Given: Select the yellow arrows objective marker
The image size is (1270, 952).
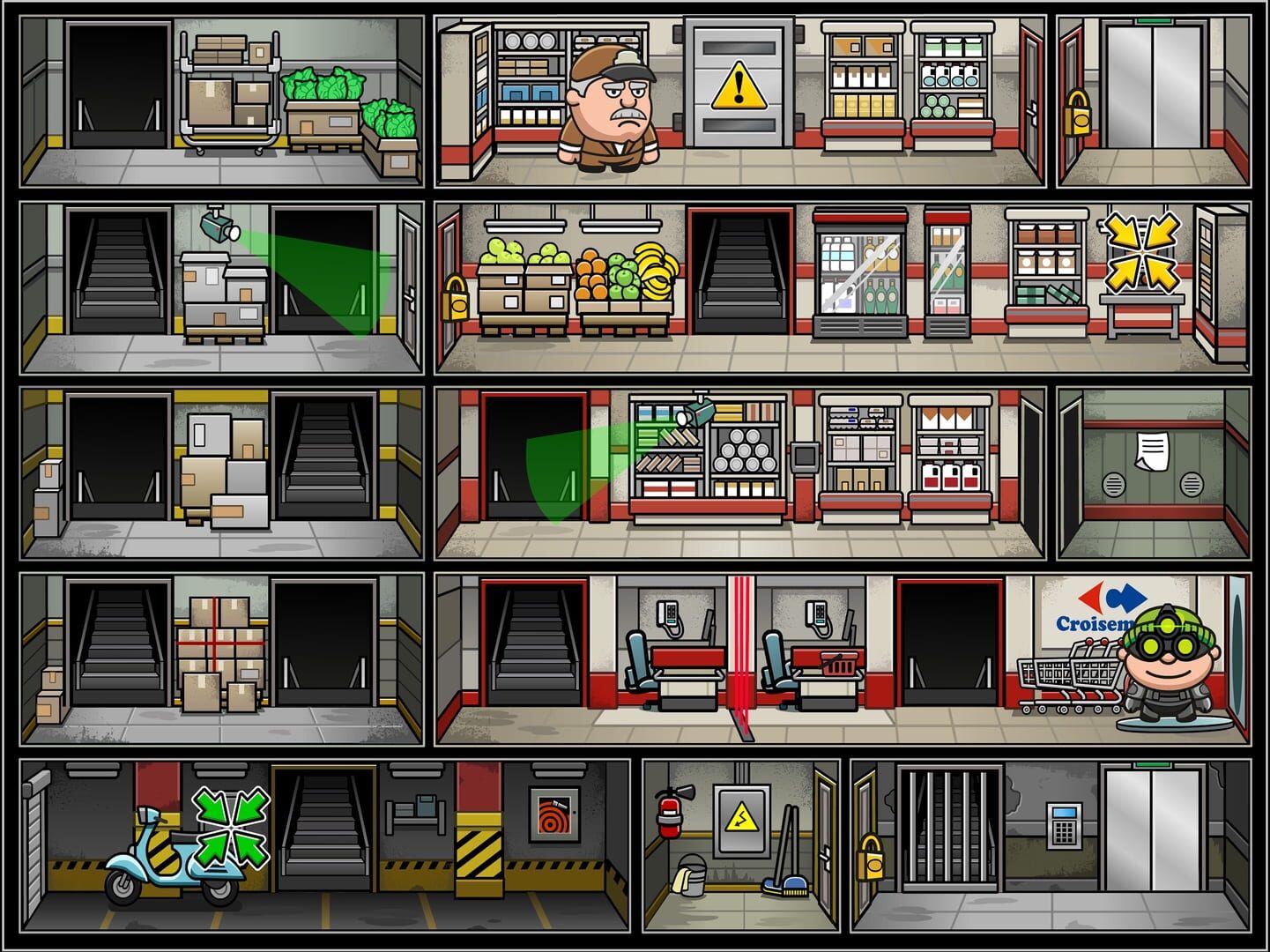Looking at the screenshot, I should [x=1143, y=251].
